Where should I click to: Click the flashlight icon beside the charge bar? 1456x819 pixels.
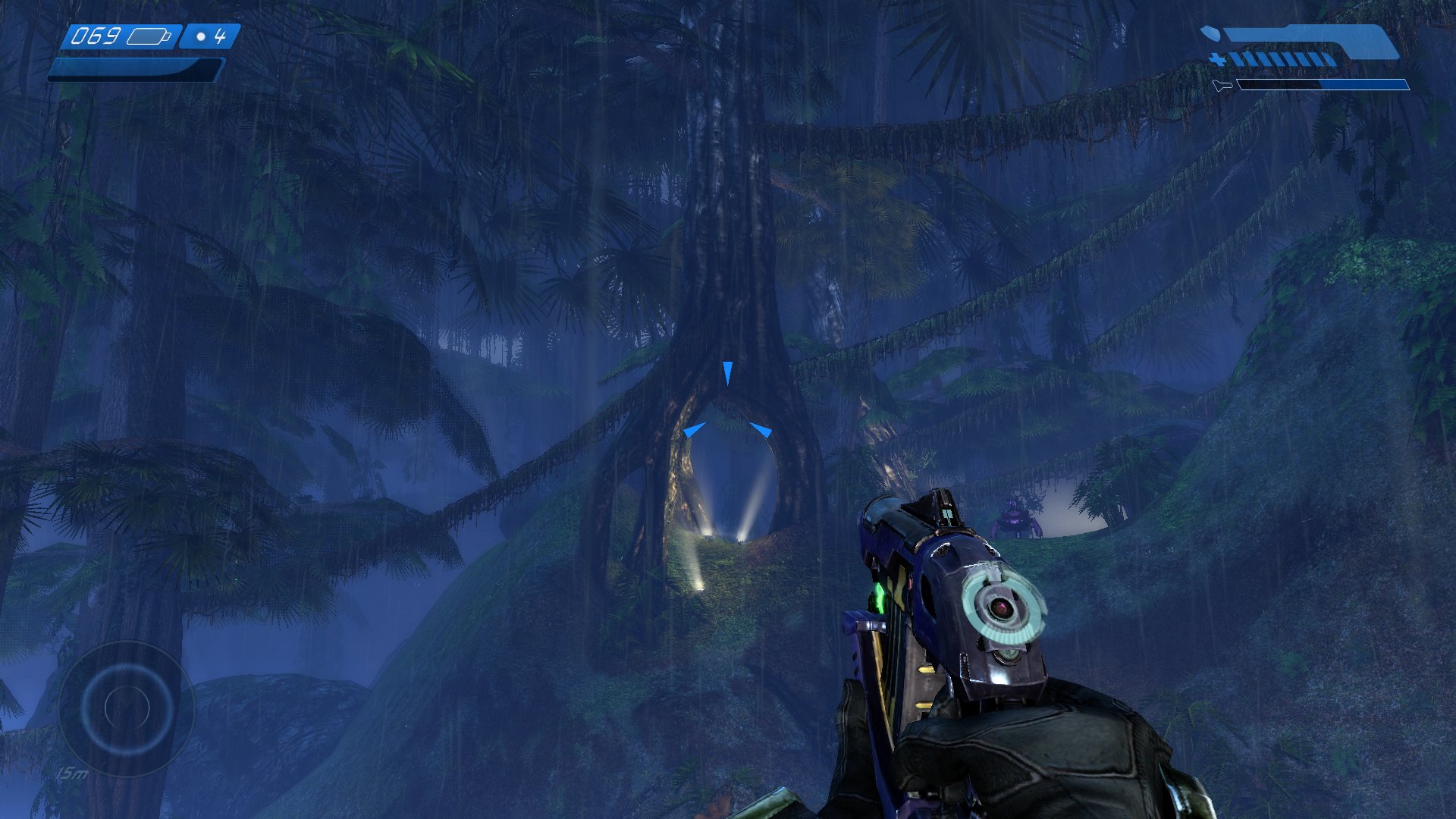pyautogui.click(x=1222, y=86)
